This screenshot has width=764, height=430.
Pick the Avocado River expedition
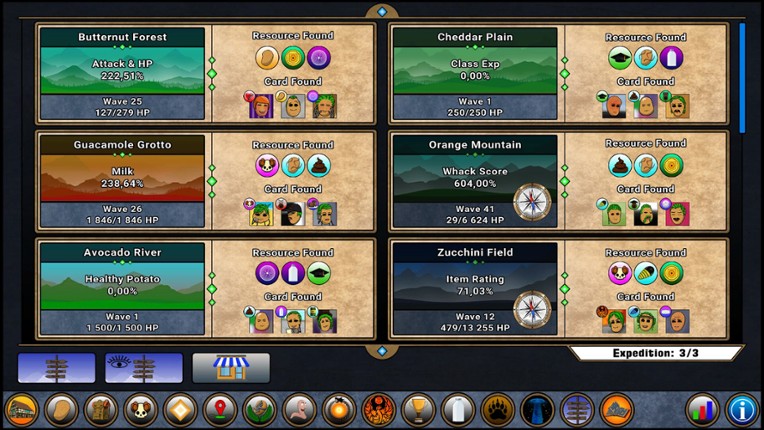click(x=122, y=288)
